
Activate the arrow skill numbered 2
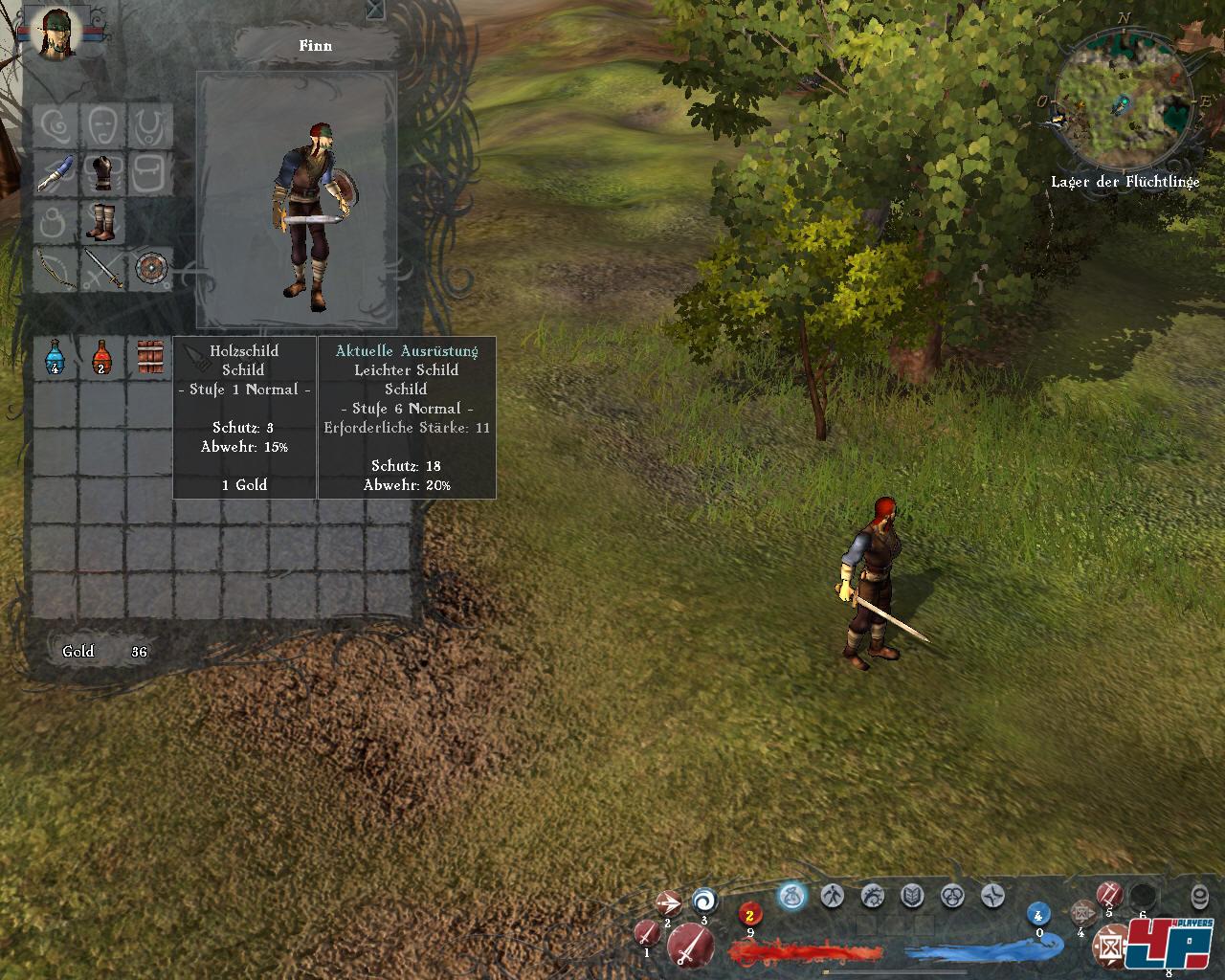[x=669, y=903]
